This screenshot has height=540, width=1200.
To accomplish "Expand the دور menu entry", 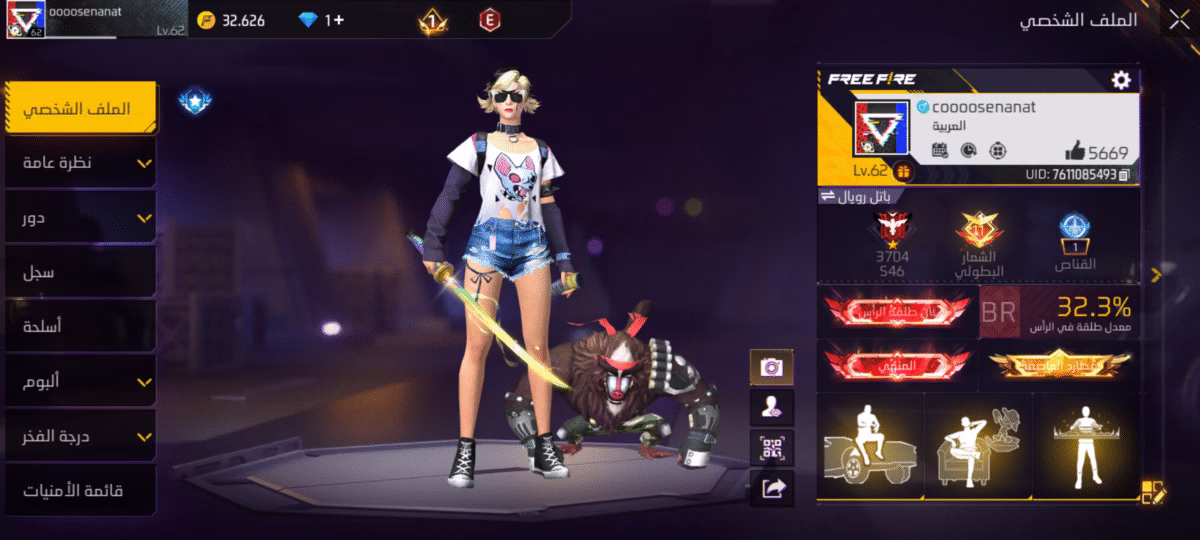I will tap(80, 218).
